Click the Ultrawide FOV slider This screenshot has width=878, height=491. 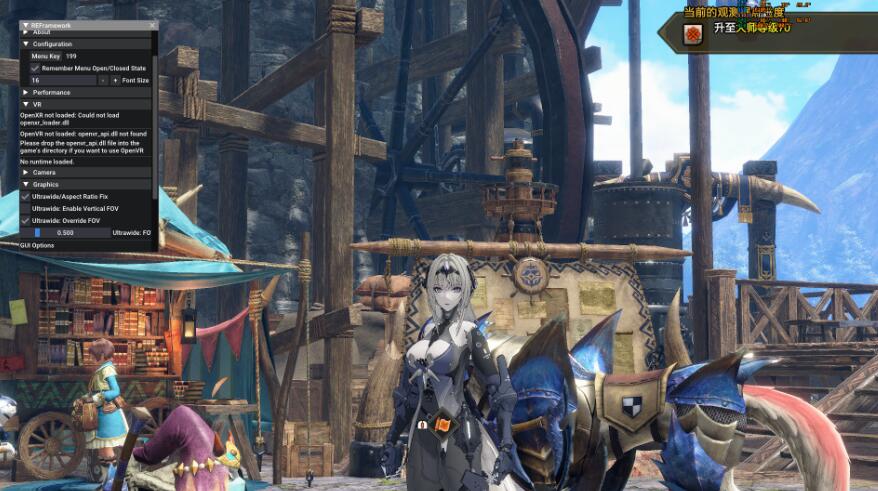[65, 232]
